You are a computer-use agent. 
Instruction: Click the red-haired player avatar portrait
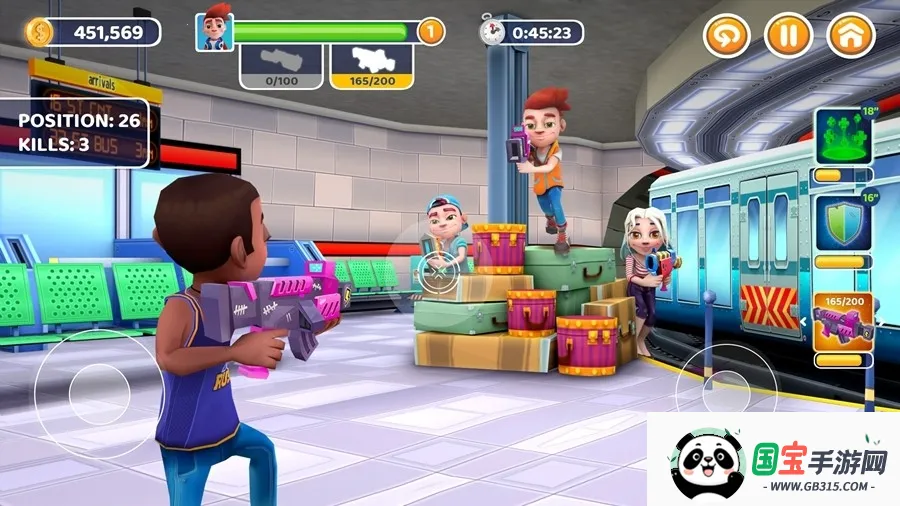[213, 32]
